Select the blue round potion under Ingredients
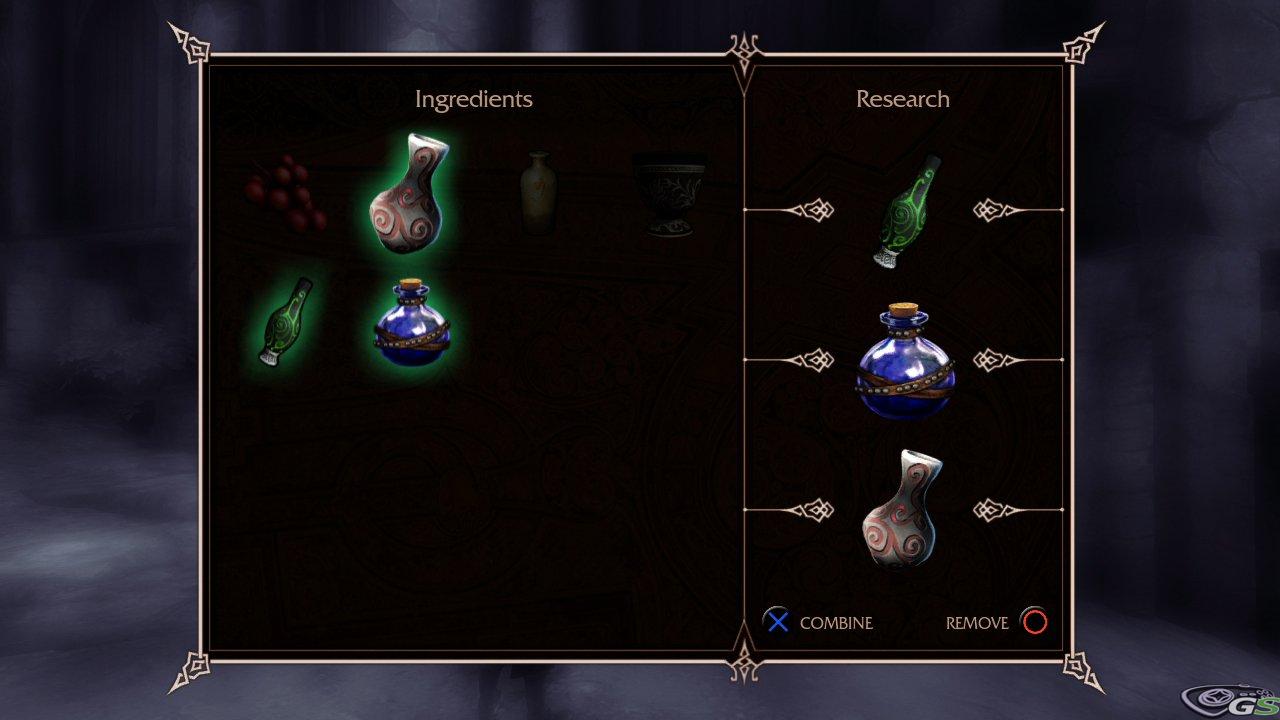The width and height of the screenshot is (1280, 720). tap(412, 324)
